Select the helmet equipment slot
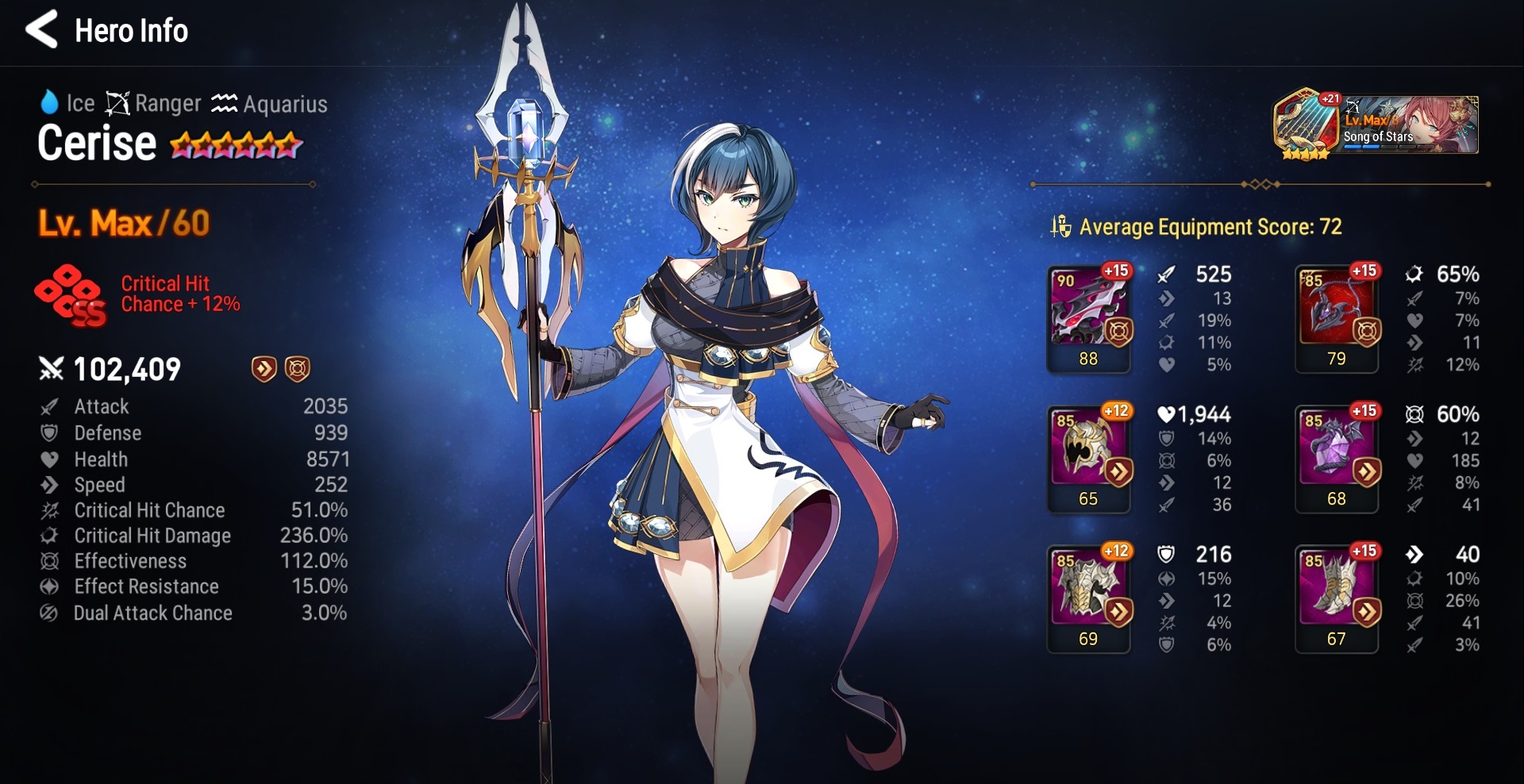 (1088, 458)
